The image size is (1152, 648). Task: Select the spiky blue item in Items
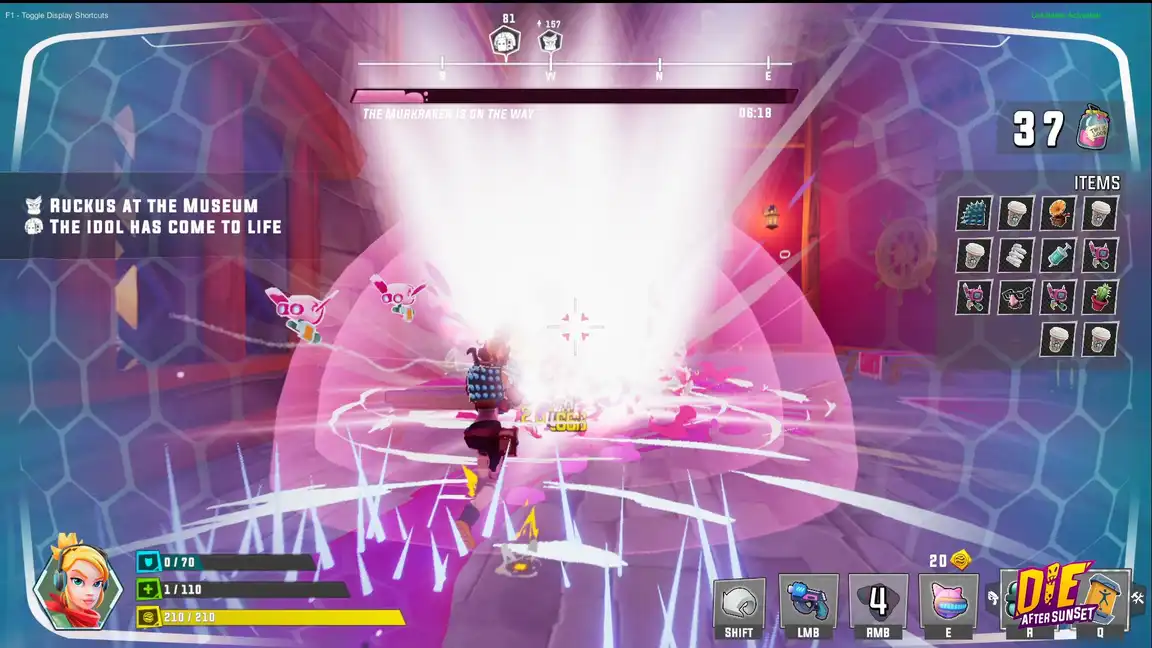pyautogui.click(x=974, y=213)
